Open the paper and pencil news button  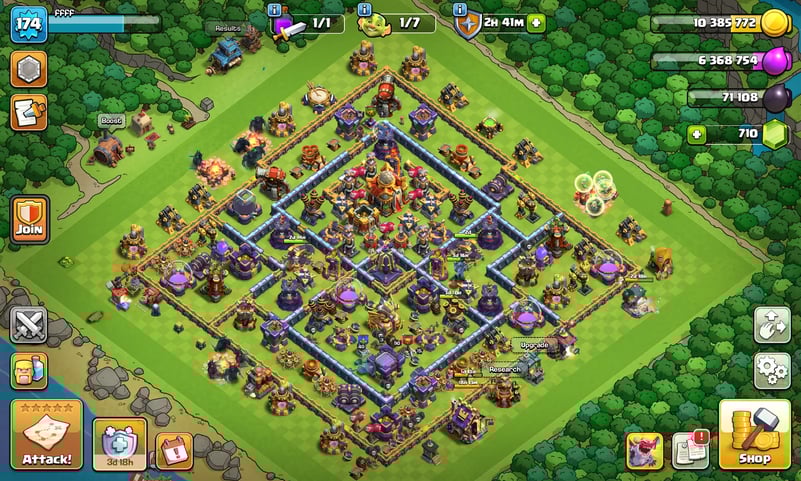[29, 112]
